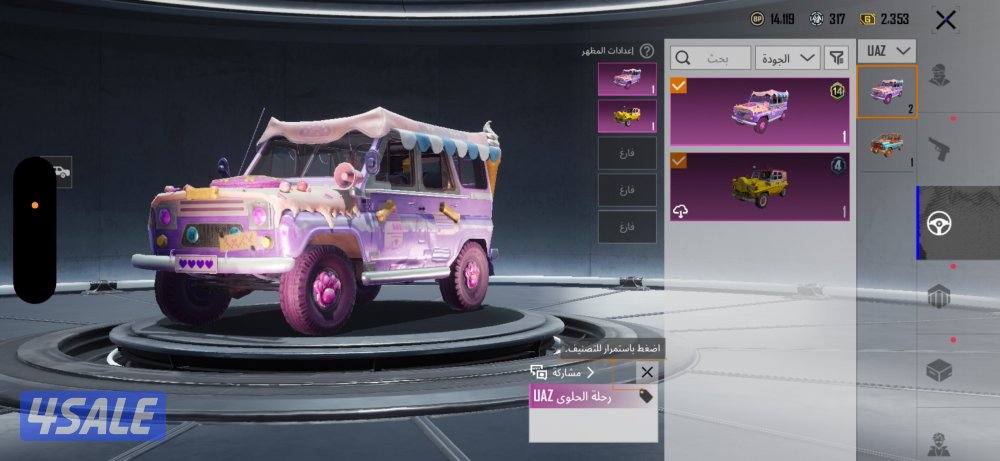The image size is (1000, 461).
Task: Choose the orange-blue UAZ thumbnail in vehicle column
Action: click(x=887, y=146)
